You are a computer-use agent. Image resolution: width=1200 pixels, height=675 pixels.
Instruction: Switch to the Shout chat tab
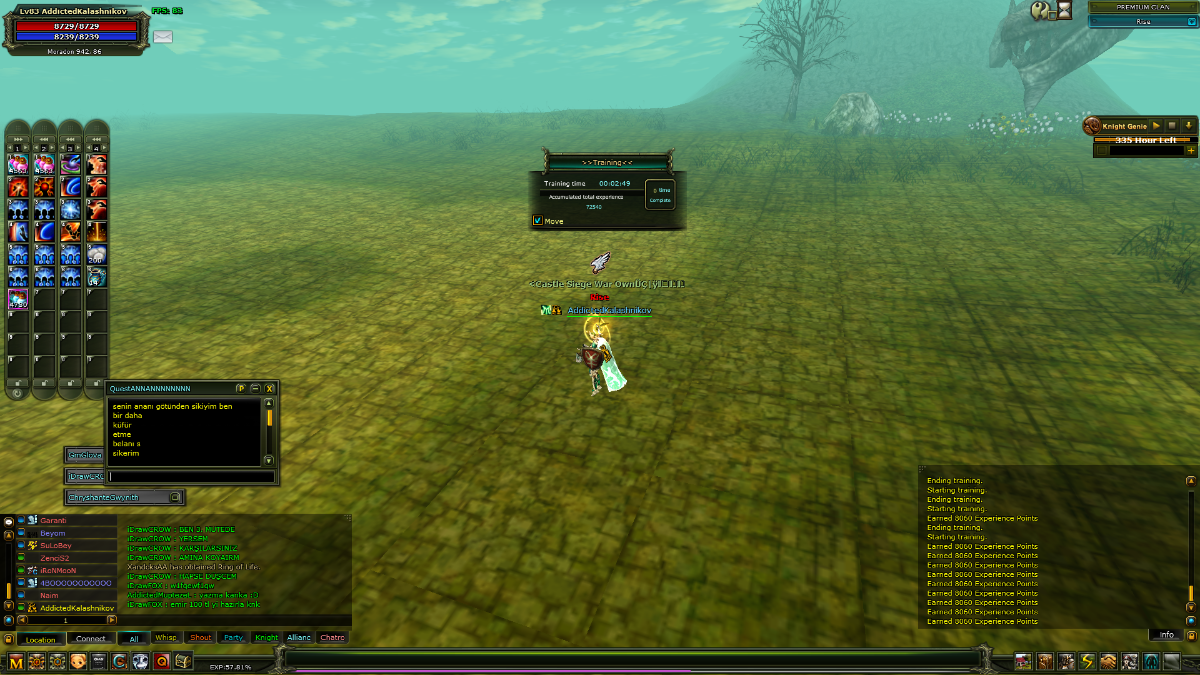[200, 638]
